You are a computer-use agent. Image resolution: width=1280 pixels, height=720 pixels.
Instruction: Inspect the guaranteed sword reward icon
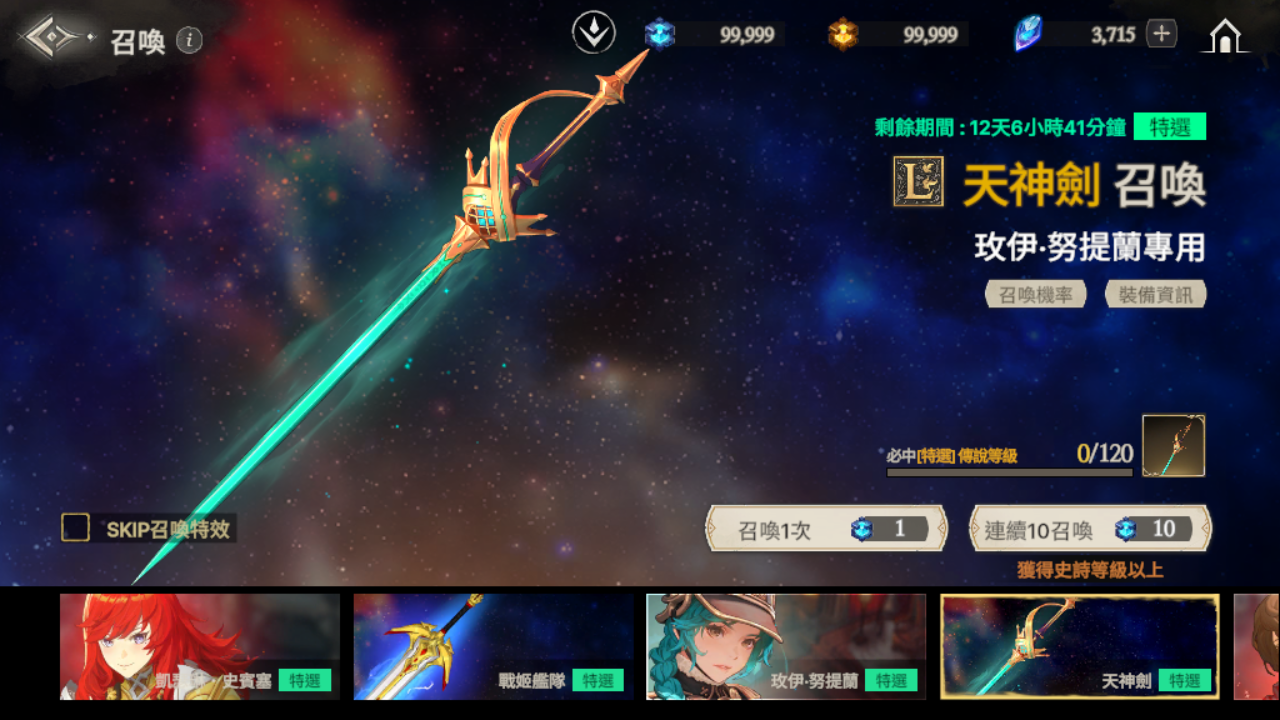coord(1173,446)
